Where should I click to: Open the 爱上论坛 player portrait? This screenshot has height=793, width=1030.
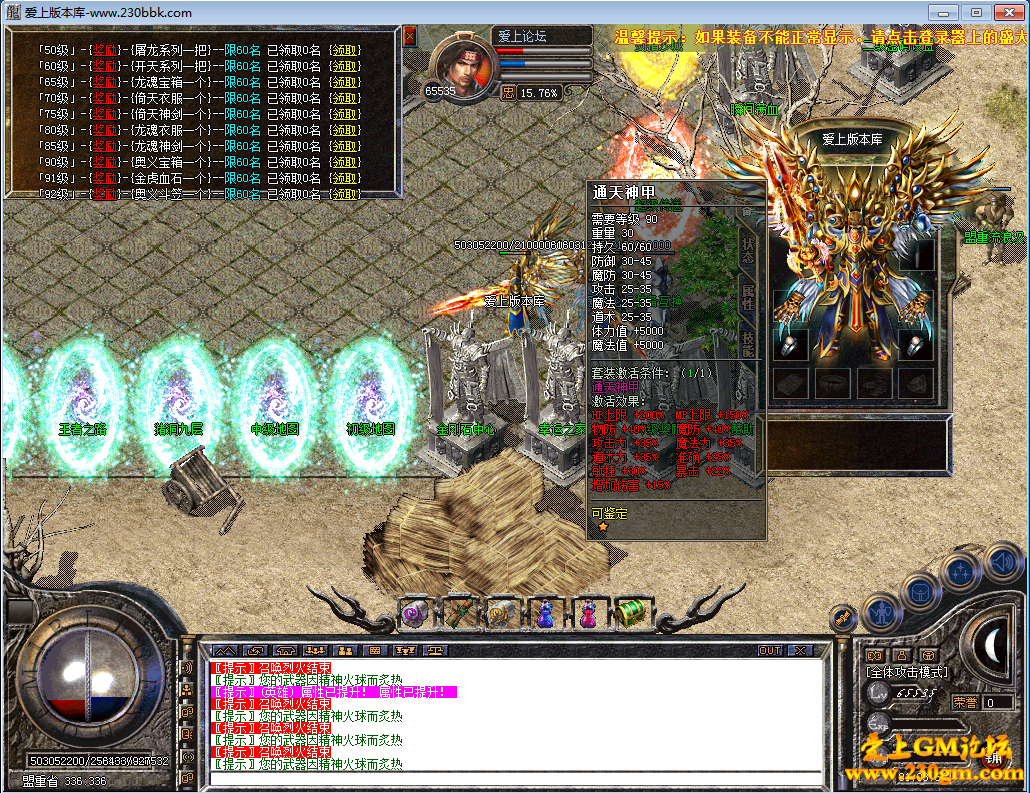point(462,62)
